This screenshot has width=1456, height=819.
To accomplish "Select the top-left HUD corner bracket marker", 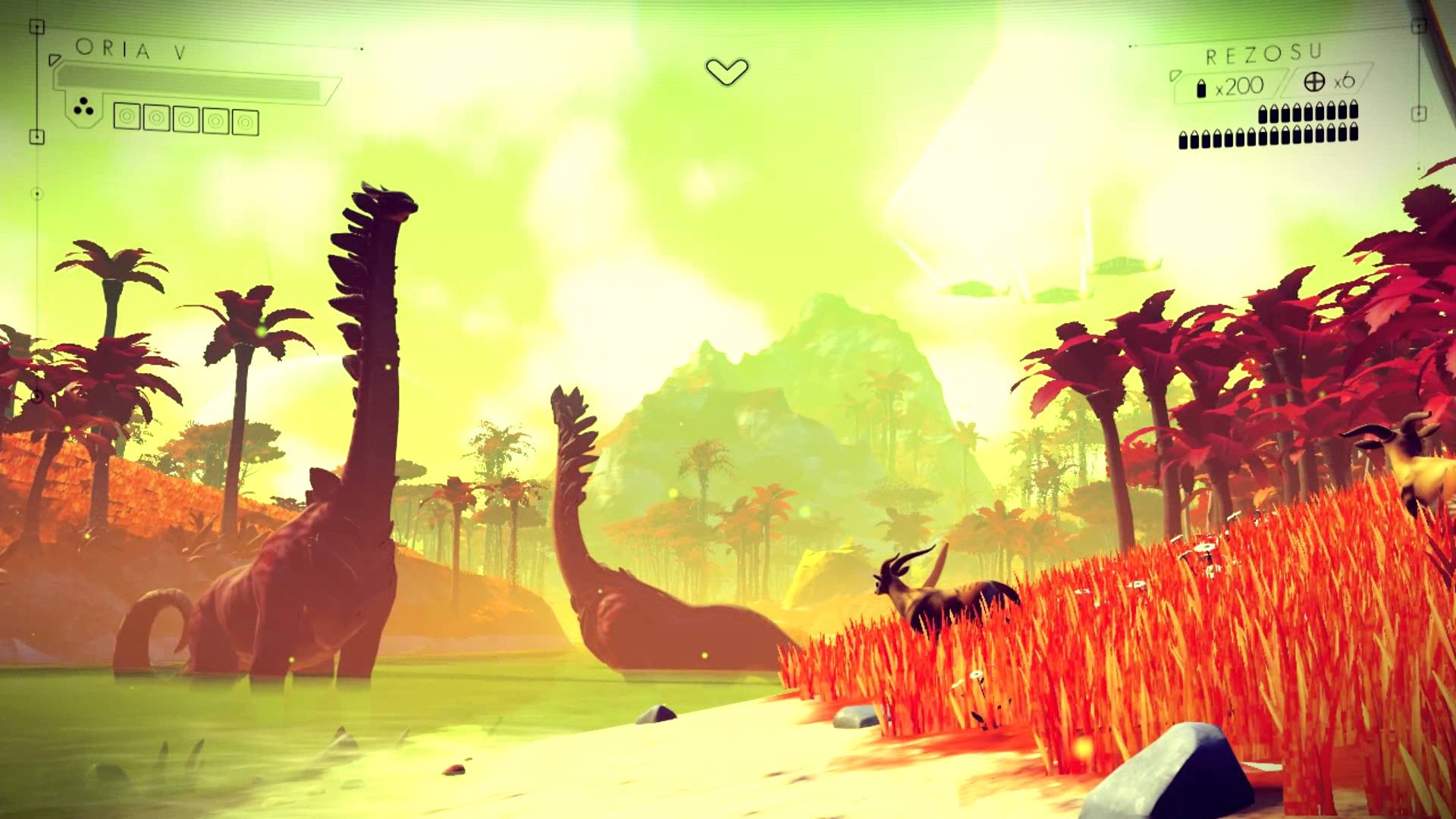I will 36,25.
